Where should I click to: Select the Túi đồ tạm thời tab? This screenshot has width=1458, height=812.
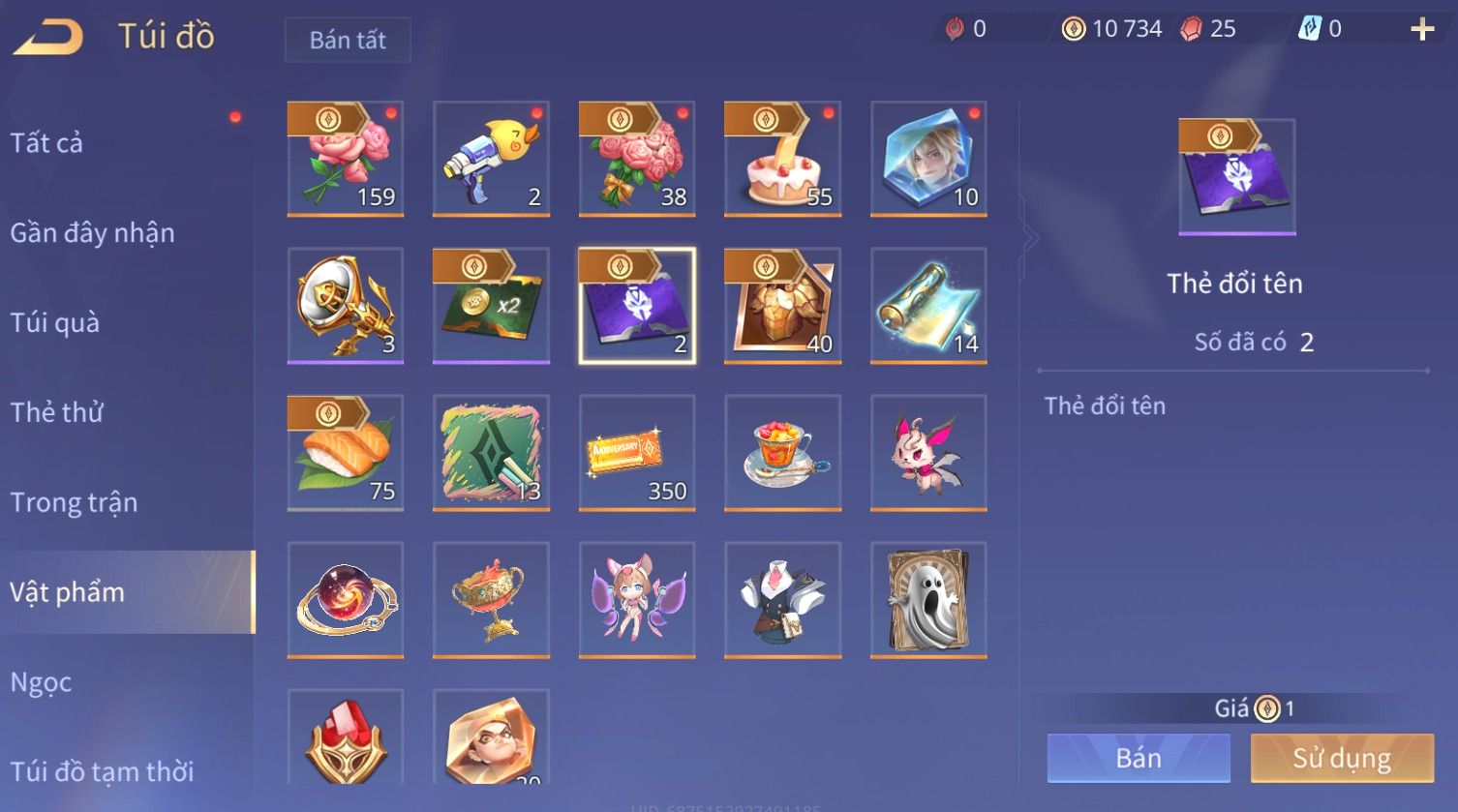pyautogui.click(x=102, y=771)
